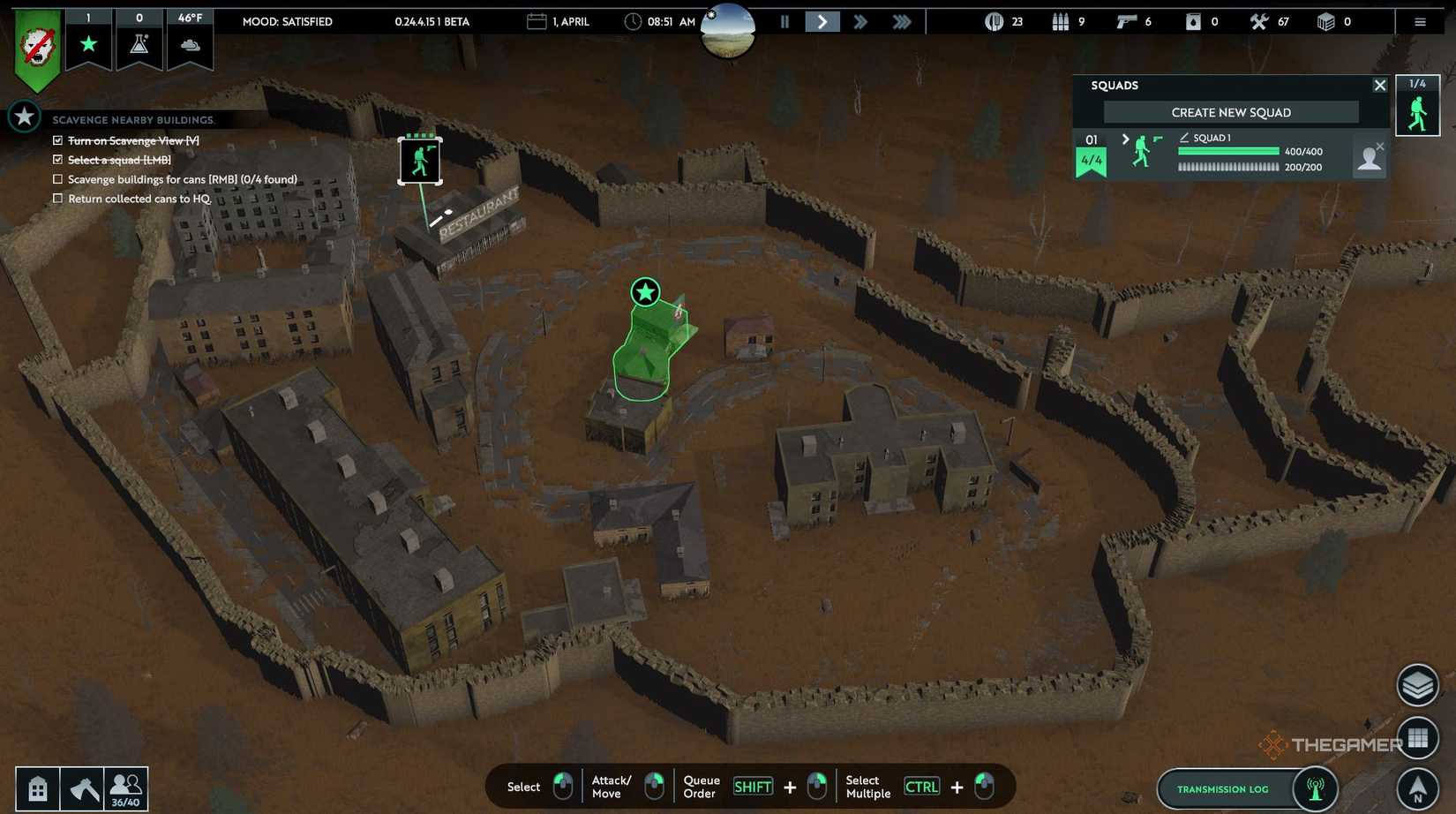Screen dimensions: 1456x814
Task: Check the 'Scavenge buildings for cans' objective
Action: (57, 178)
